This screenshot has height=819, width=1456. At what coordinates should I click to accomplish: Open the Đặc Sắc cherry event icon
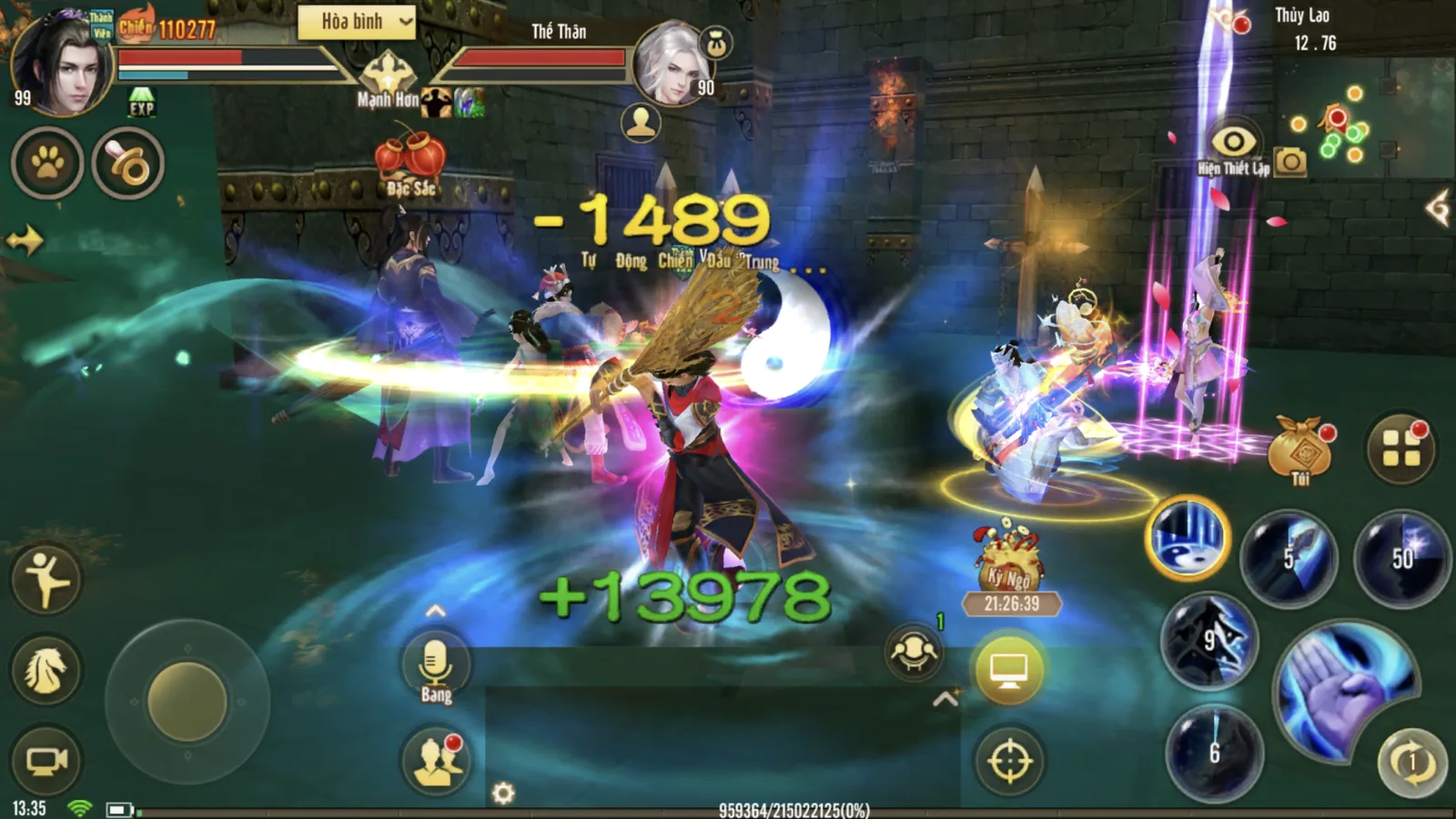410,161
